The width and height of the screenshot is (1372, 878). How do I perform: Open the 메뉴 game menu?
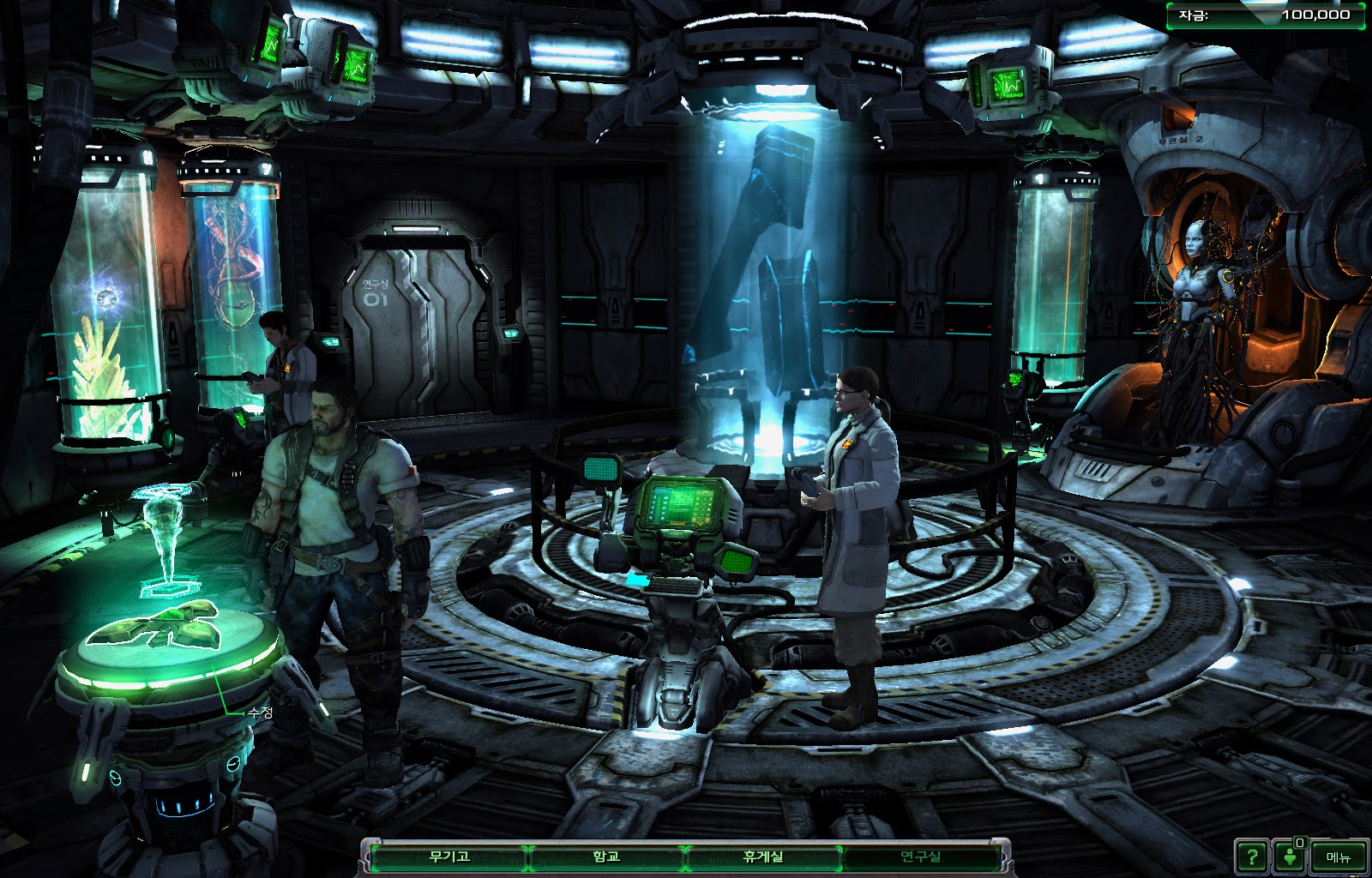(1338, 857)
